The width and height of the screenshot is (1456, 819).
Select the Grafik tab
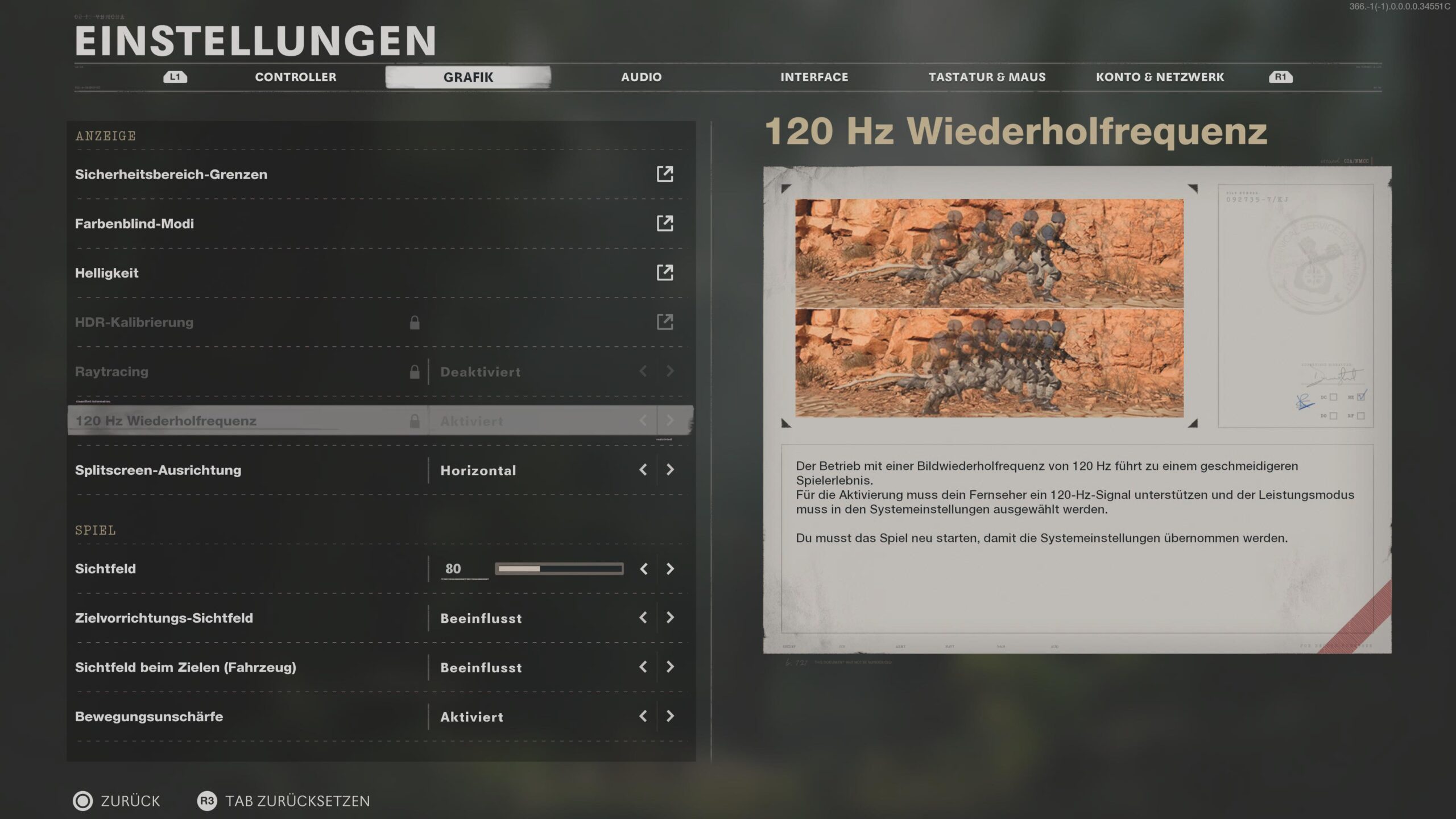[x=468, y=77]
